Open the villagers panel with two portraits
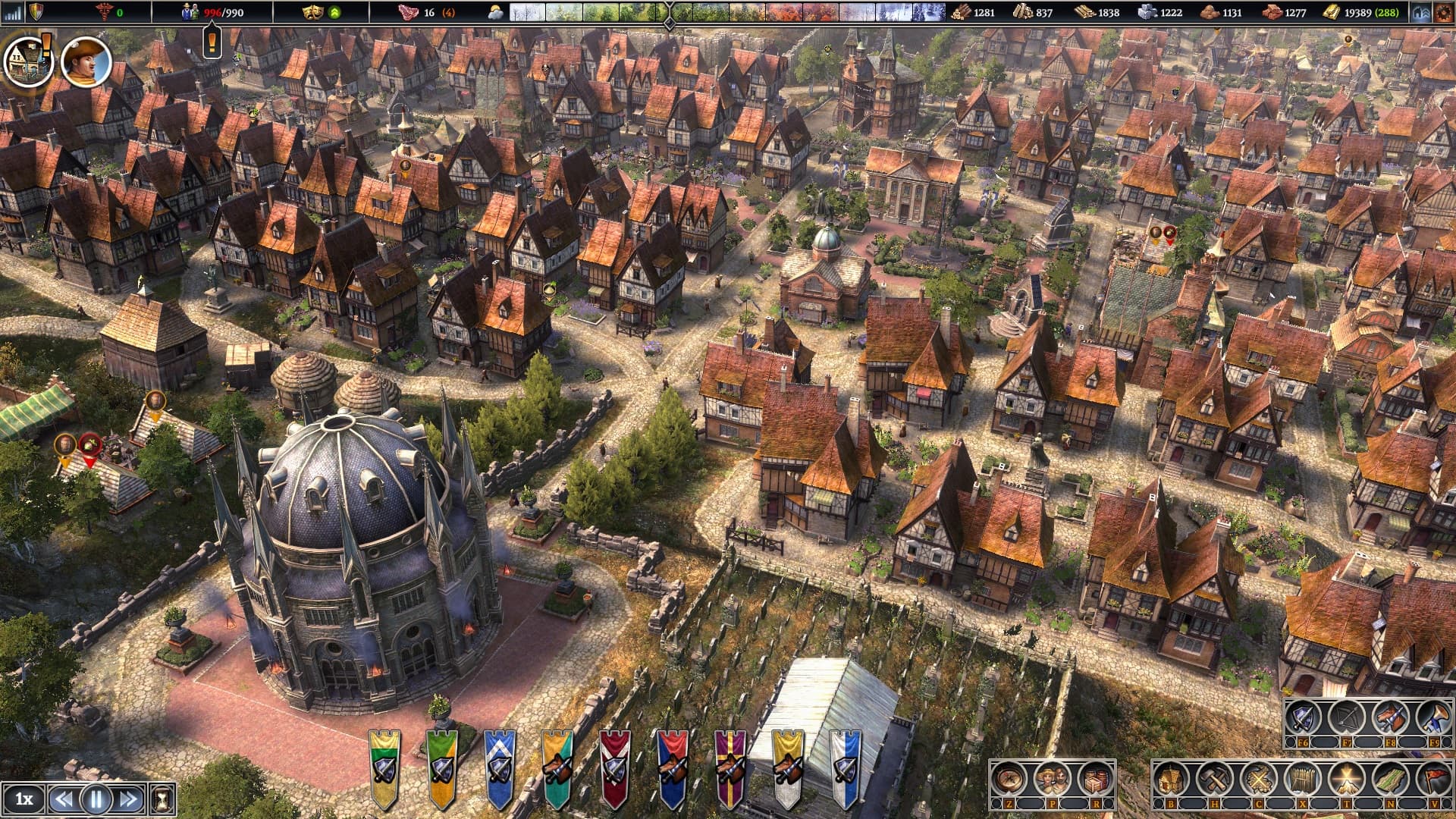 point(1053,779)
